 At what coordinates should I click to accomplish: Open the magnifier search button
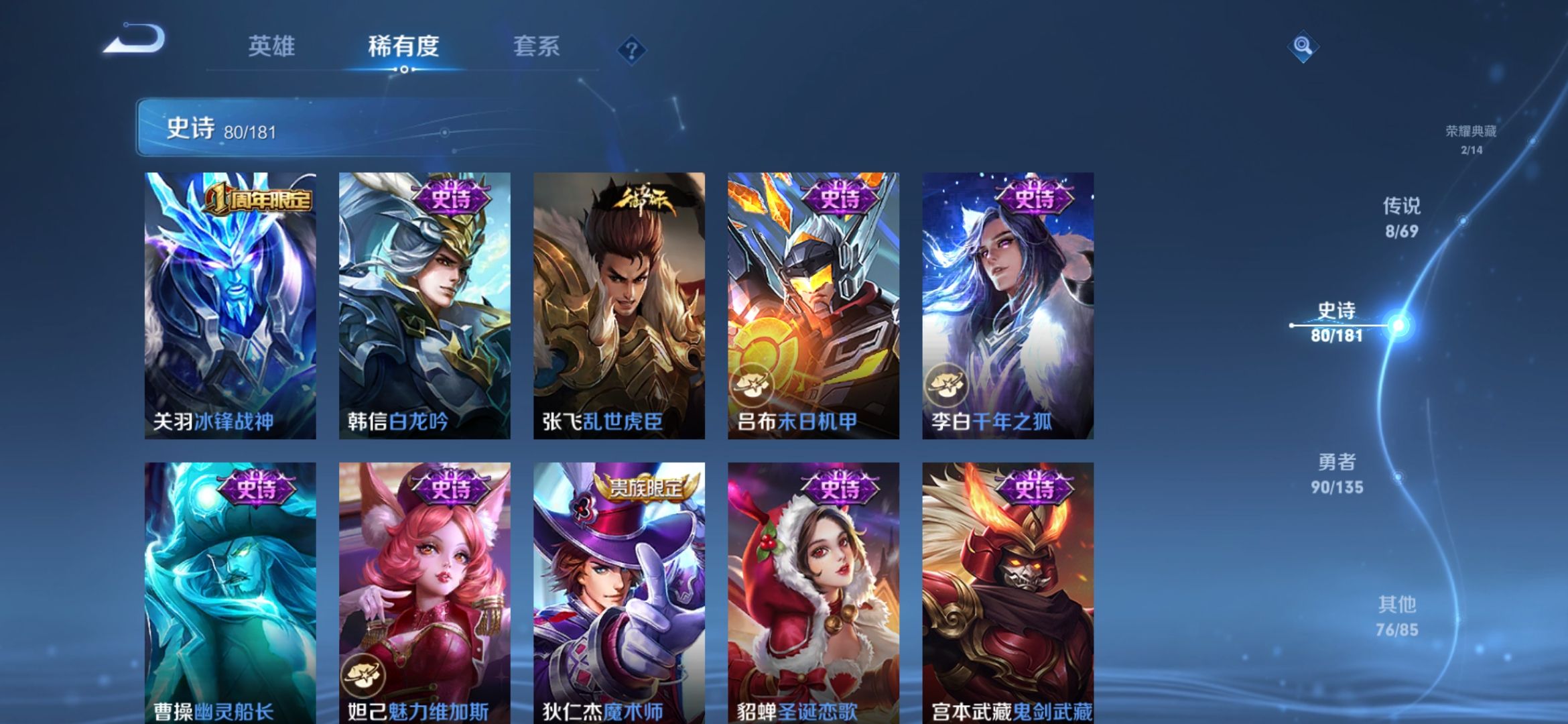(x=1302, y=46)
